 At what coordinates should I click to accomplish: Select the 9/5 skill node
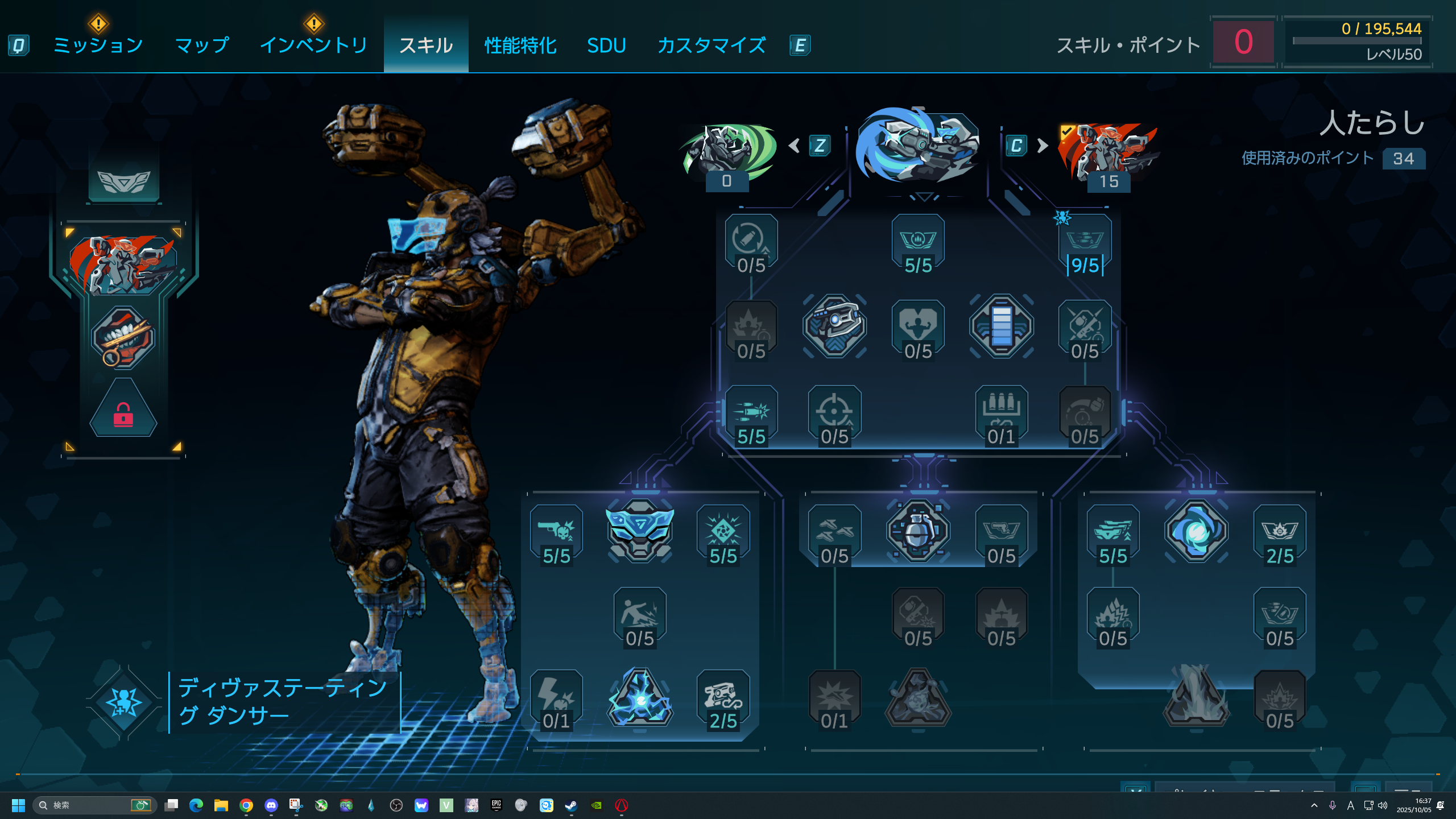point(1085,245)
